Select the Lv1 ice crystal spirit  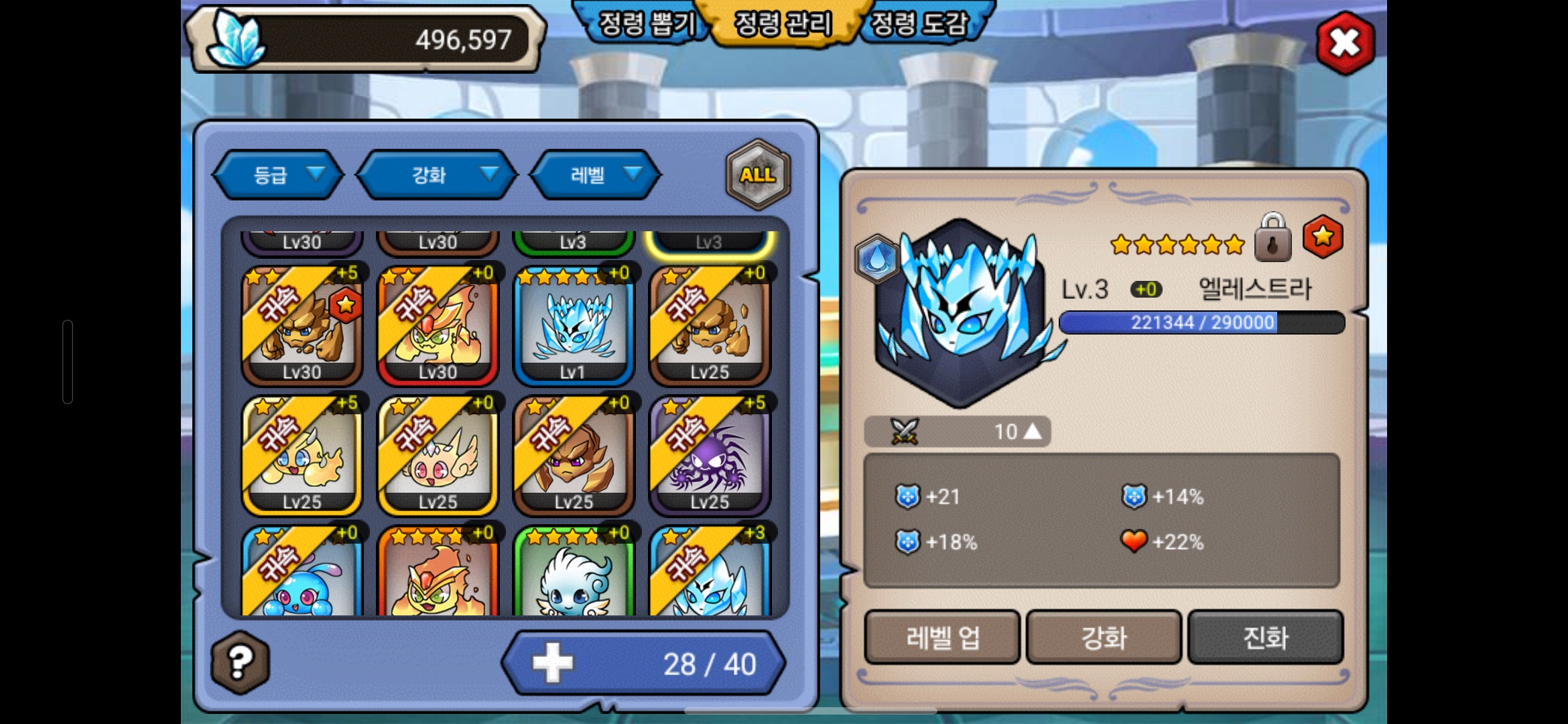tap(574, 326)
